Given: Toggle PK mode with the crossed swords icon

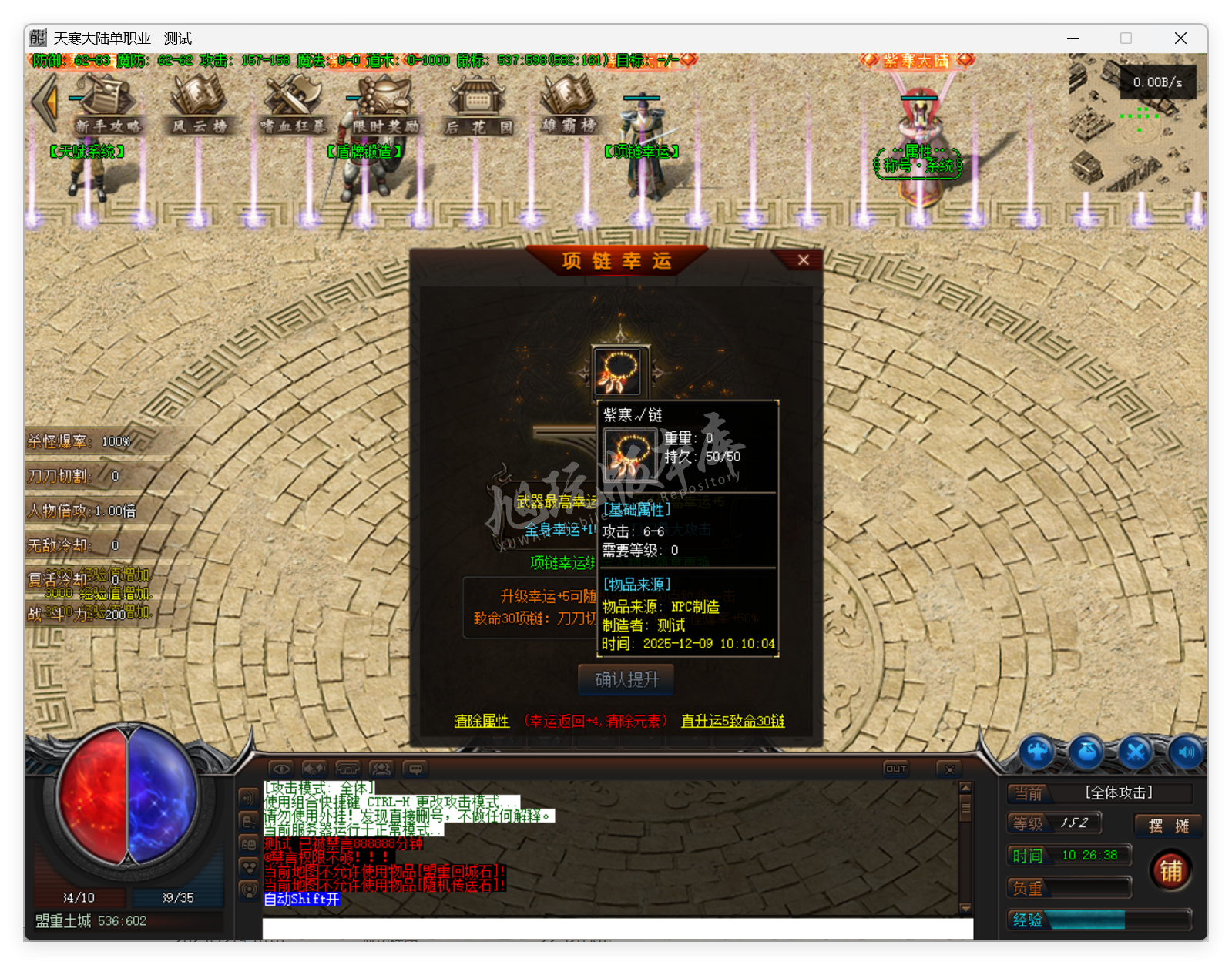Looking at the screenshot, I should pos(1135,753).
